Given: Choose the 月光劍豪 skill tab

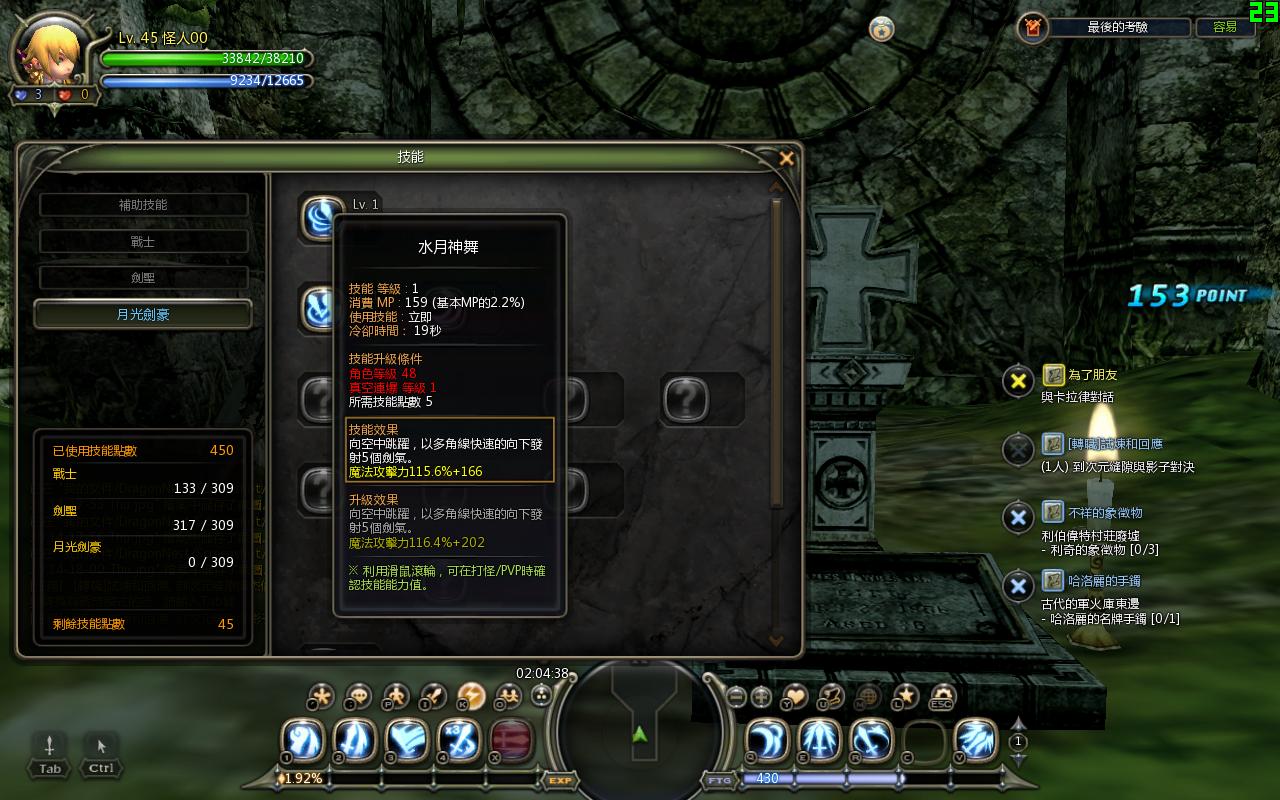Looking at the screenshot, I should click(x=143, y=314).
